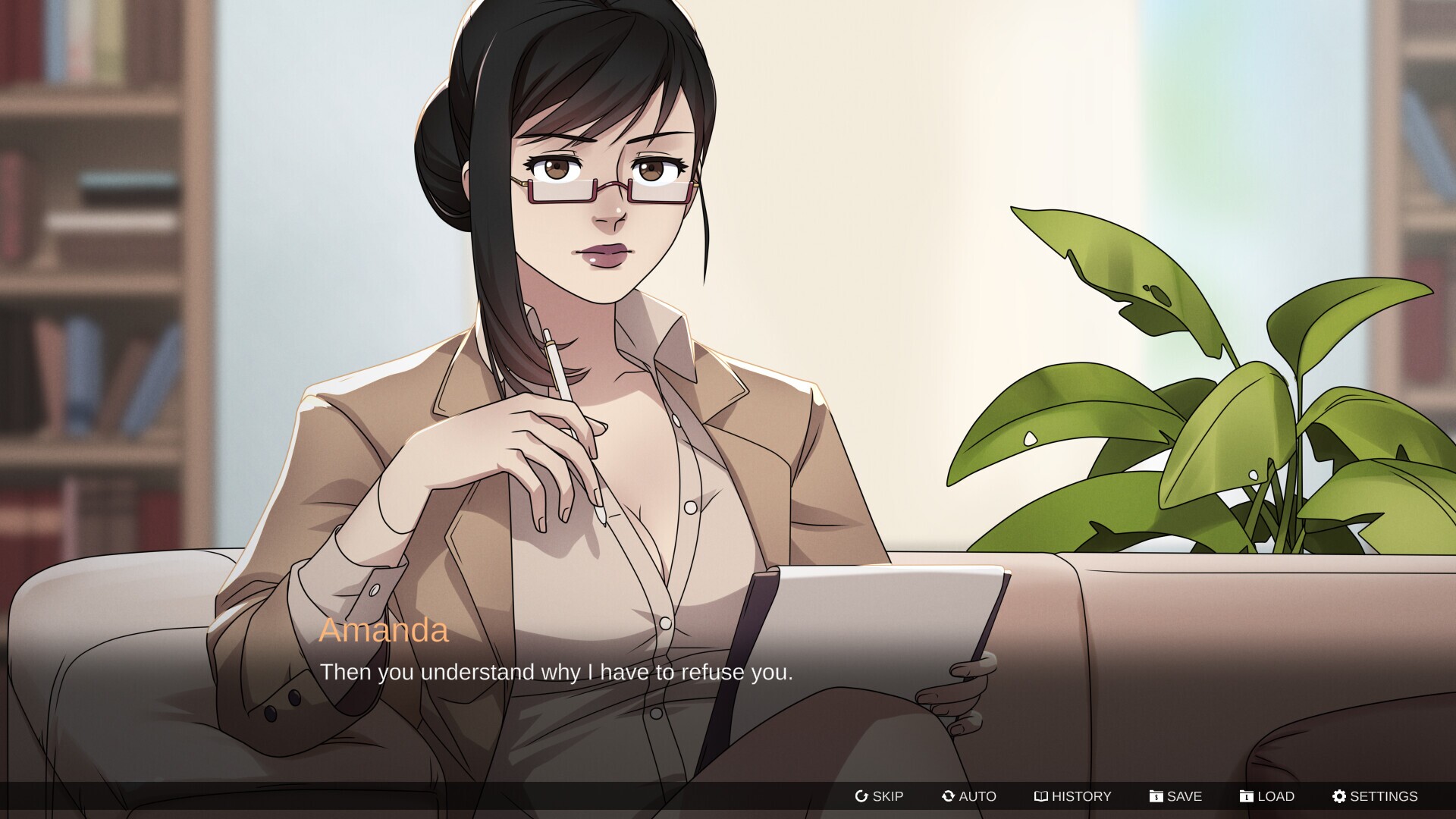Image resolution: width=1456 pixels, height=819 pixels.
Task: Toggle AUTO off after enabling skip
Action: (x=969, y=796)
